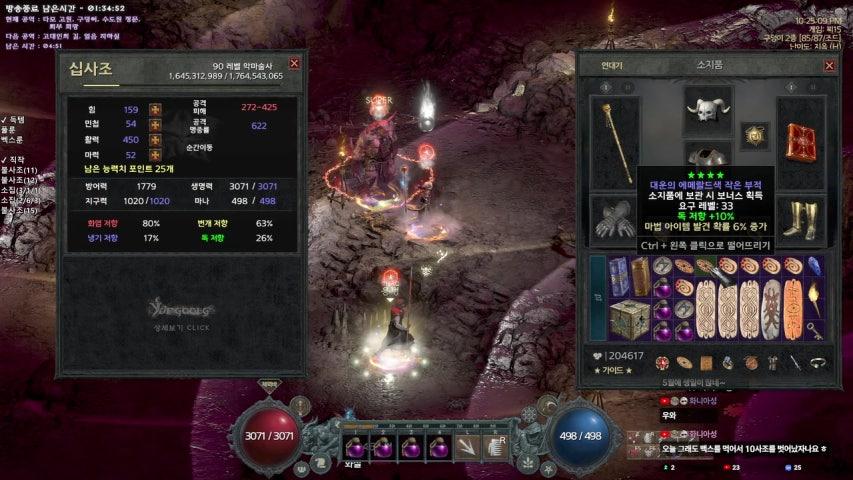Close the character stats panel
The image size is (853, 480).
coord(294,64)
